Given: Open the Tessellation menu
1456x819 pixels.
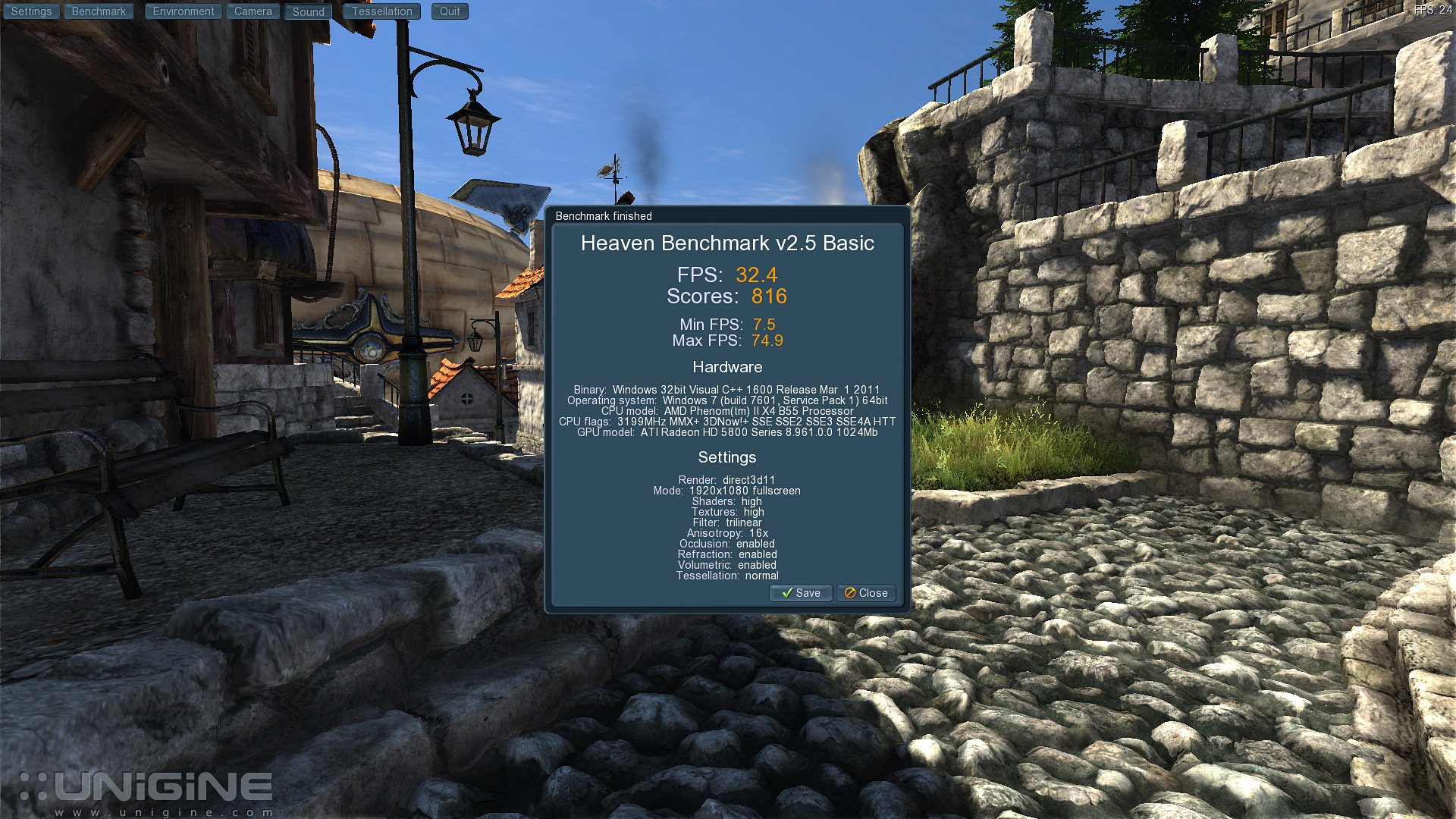Looking at the screenshot, I should click(x=381, y=11).
